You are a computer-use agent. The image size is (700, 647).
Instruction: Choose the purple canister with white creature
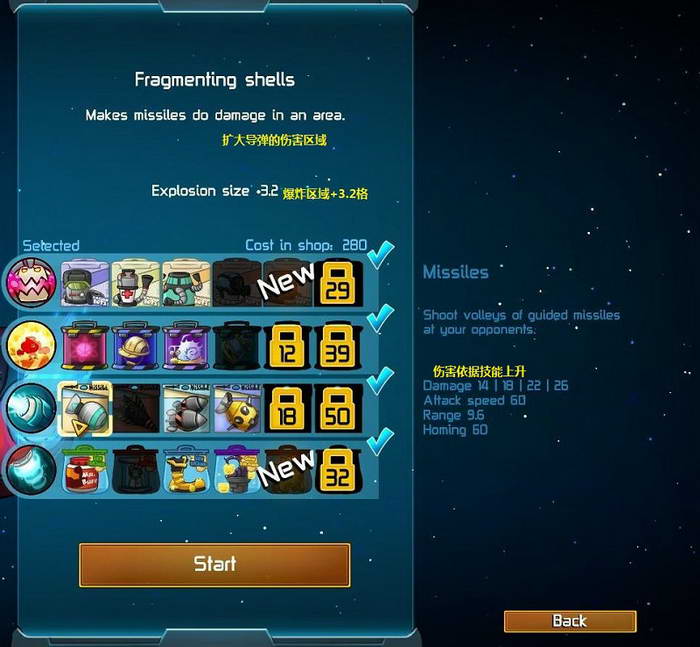(185, 346)
